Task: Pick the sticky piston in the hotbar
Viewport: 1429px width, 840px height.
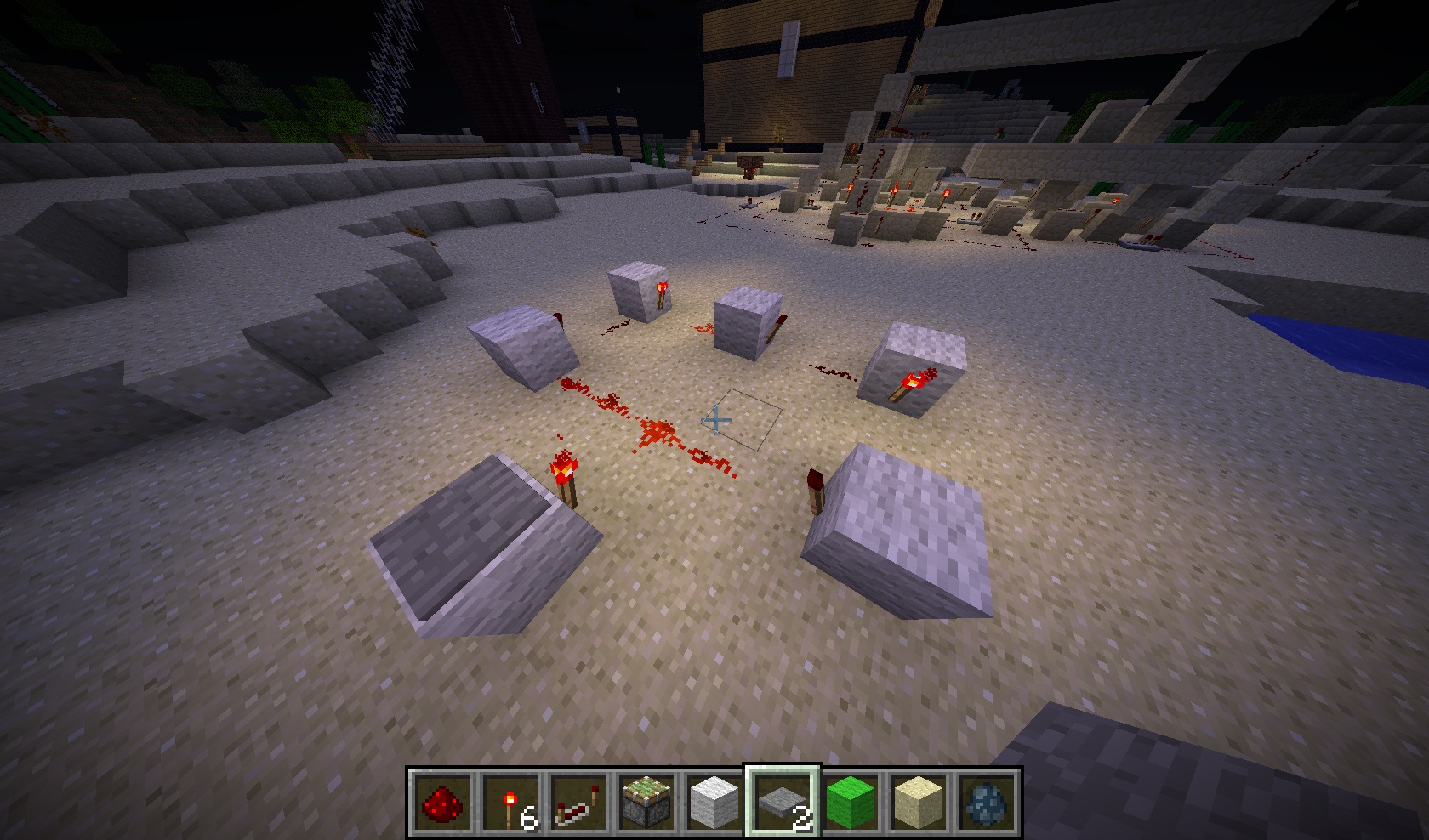Action: tap(646, 803)
